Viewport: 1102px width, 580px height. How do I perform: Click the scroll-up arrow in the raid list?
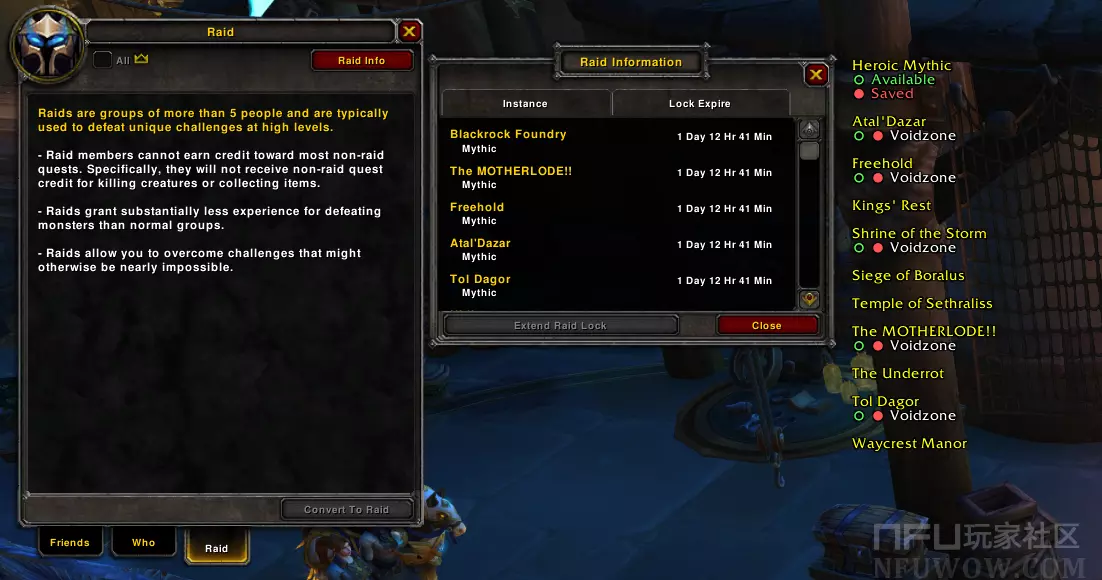(809, 129)
